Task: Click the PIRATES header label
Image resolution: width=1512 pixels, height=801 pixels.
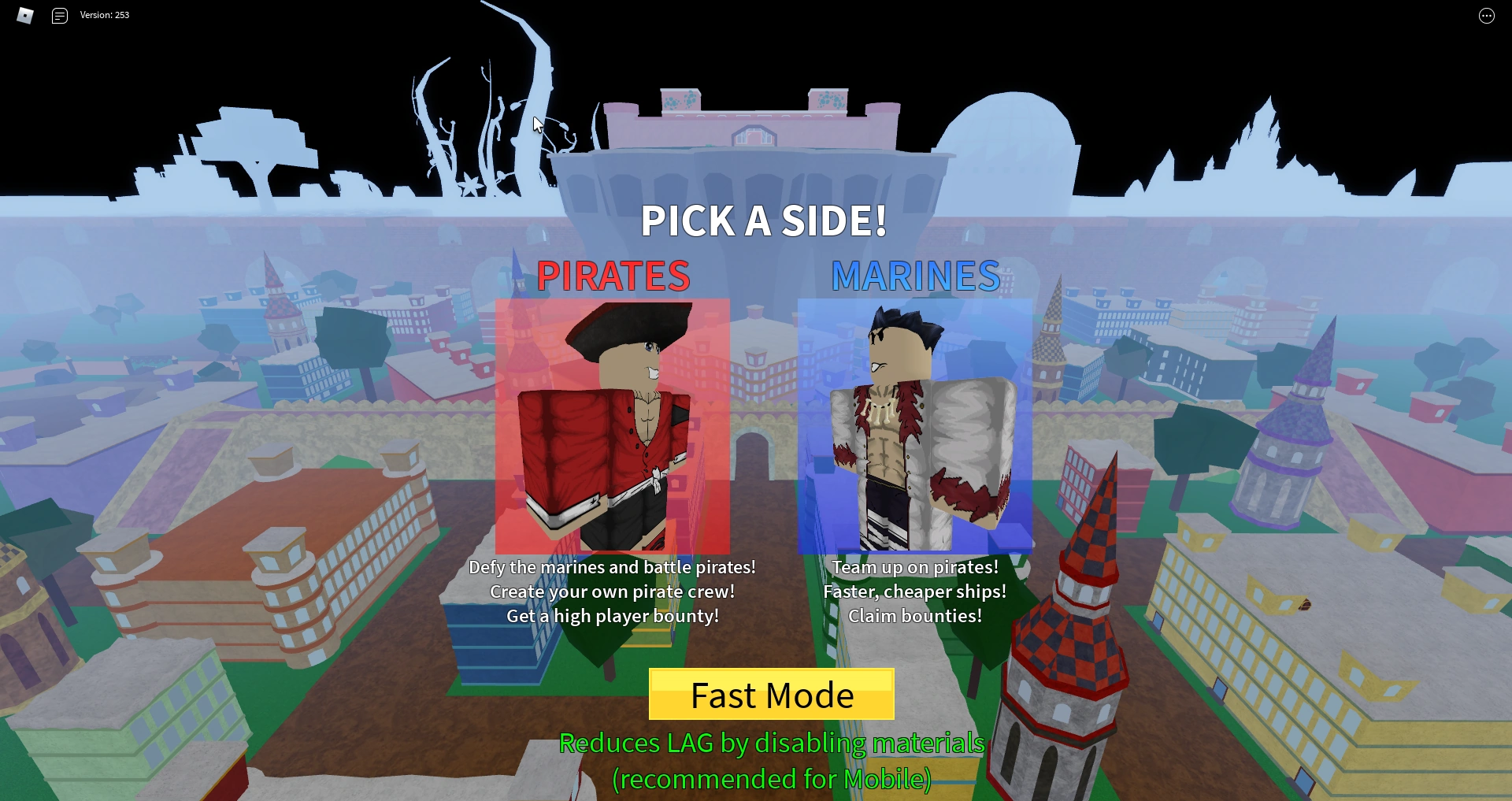Action: pos(613,276)
